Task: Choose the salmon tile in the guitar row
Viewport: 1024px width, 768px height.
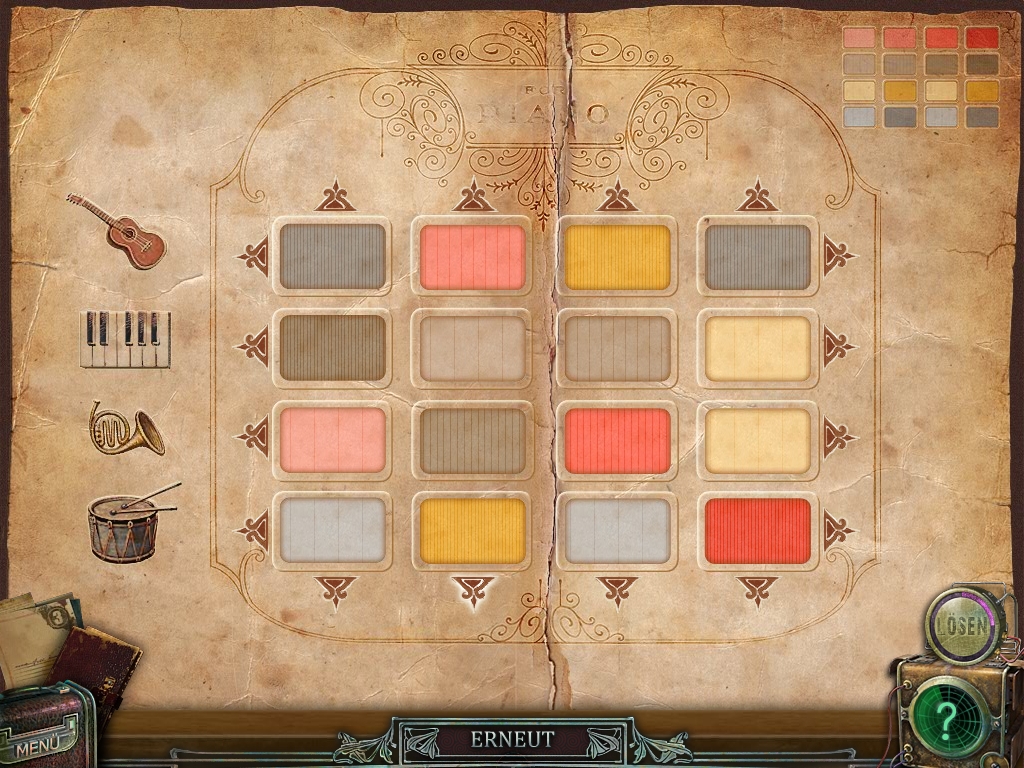Action: pos(473,257)
